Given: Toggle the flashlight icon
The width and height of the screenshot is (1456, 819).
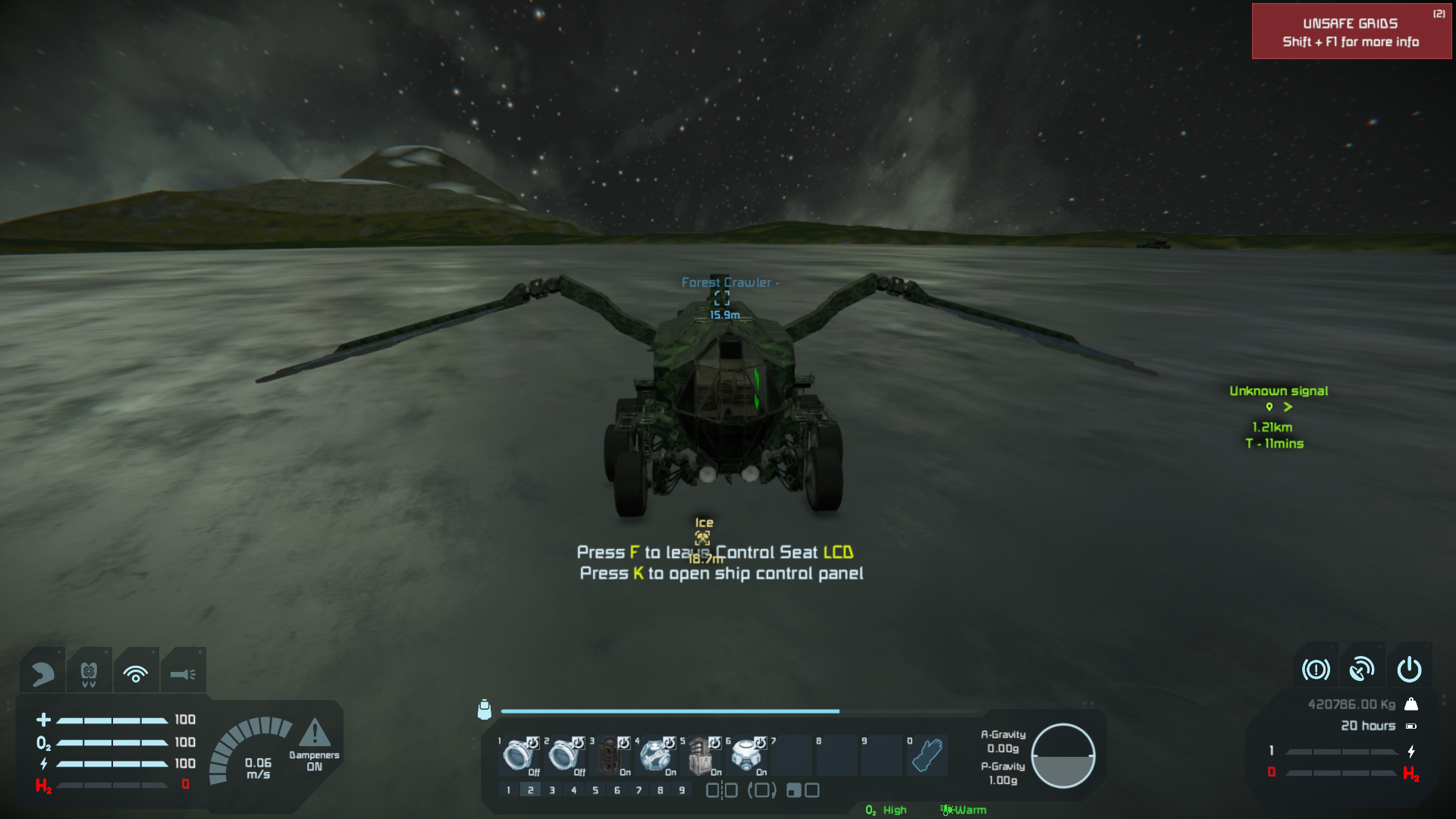Looking at the screenshot, I should click(183, 673).
